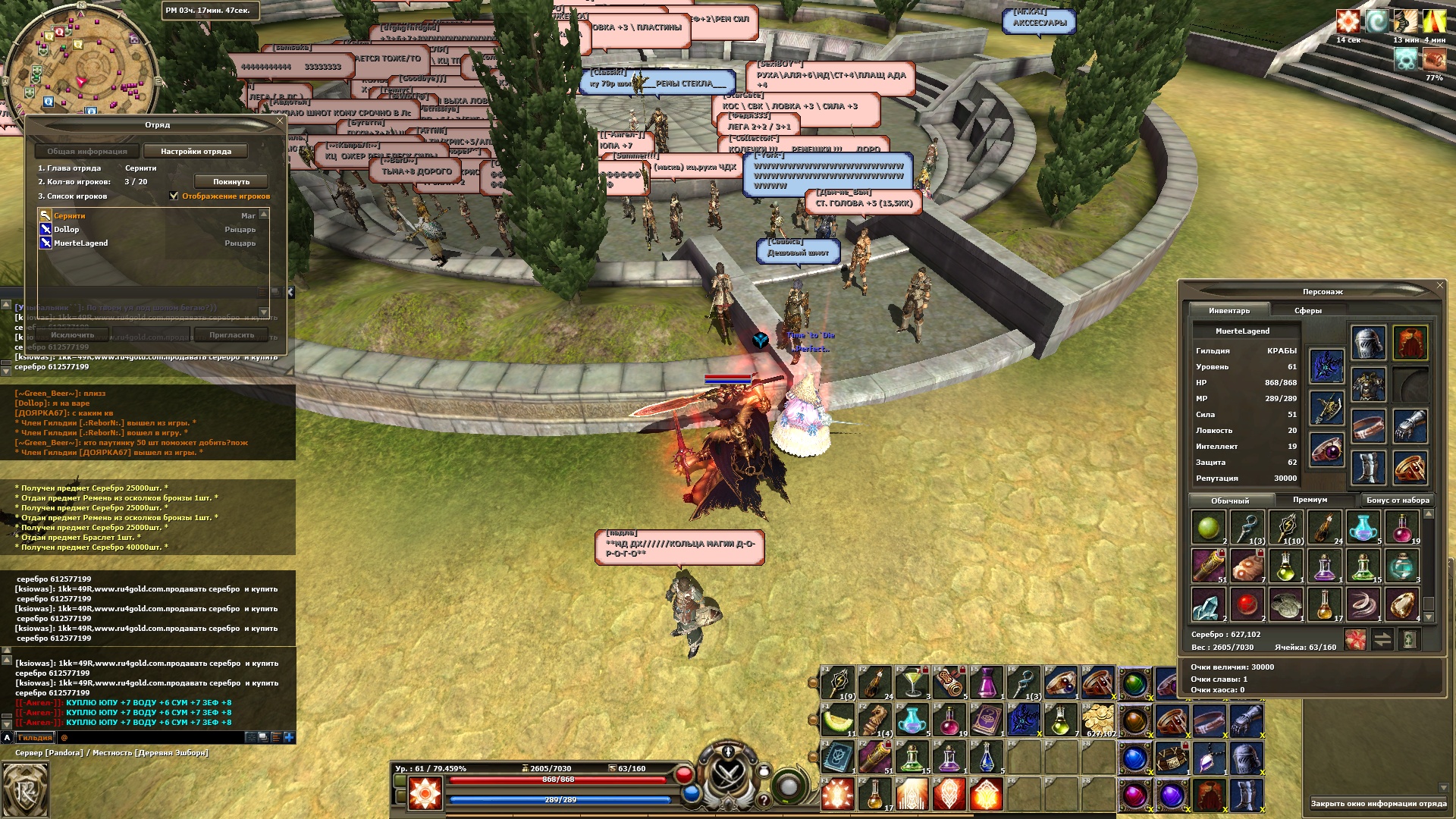
Task: Open the Премиум inventory tab
Action: [x=1310, y=500]
